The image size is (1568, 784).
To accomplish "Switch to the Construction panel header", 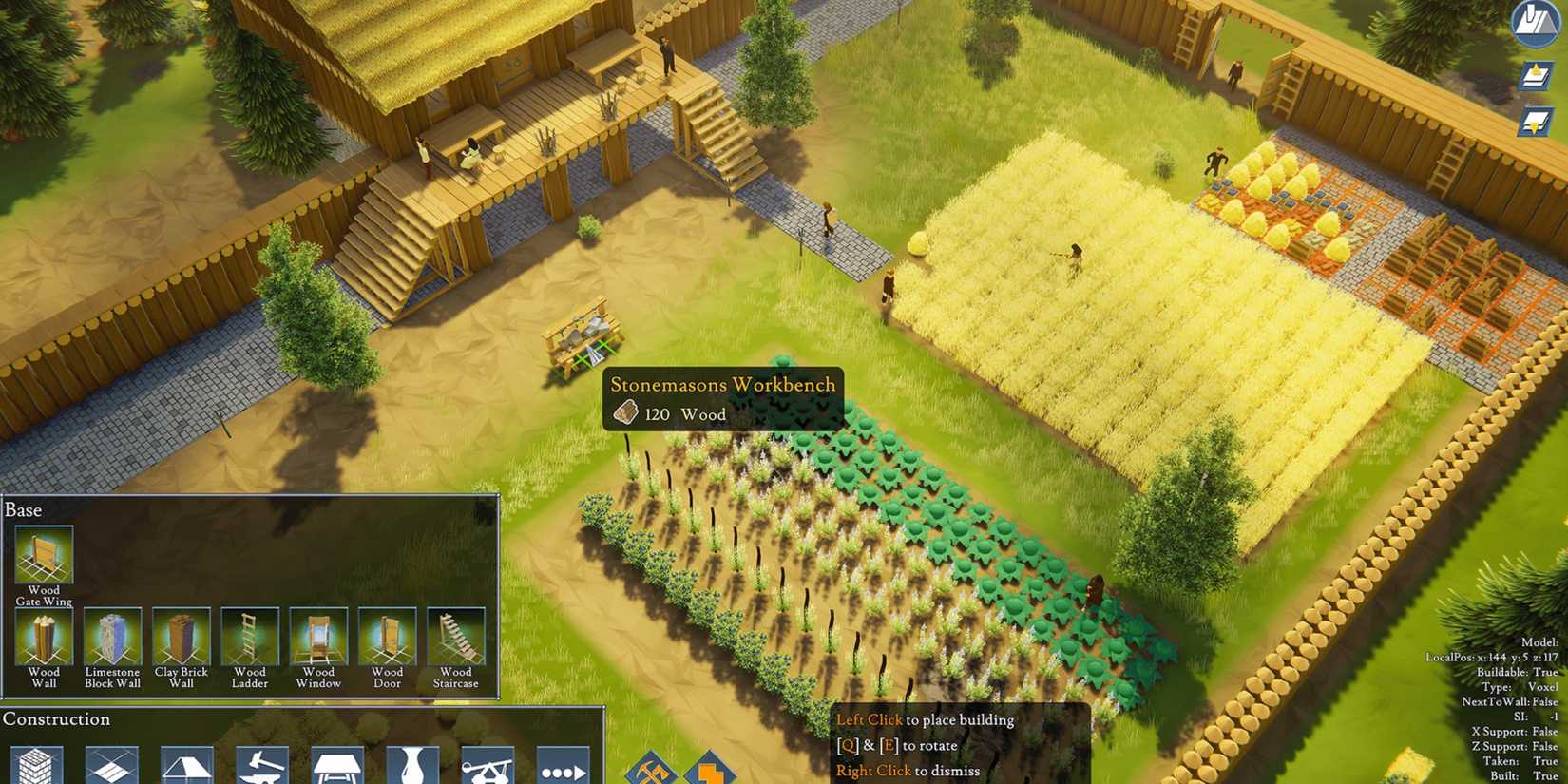I will tap(57, 720).
